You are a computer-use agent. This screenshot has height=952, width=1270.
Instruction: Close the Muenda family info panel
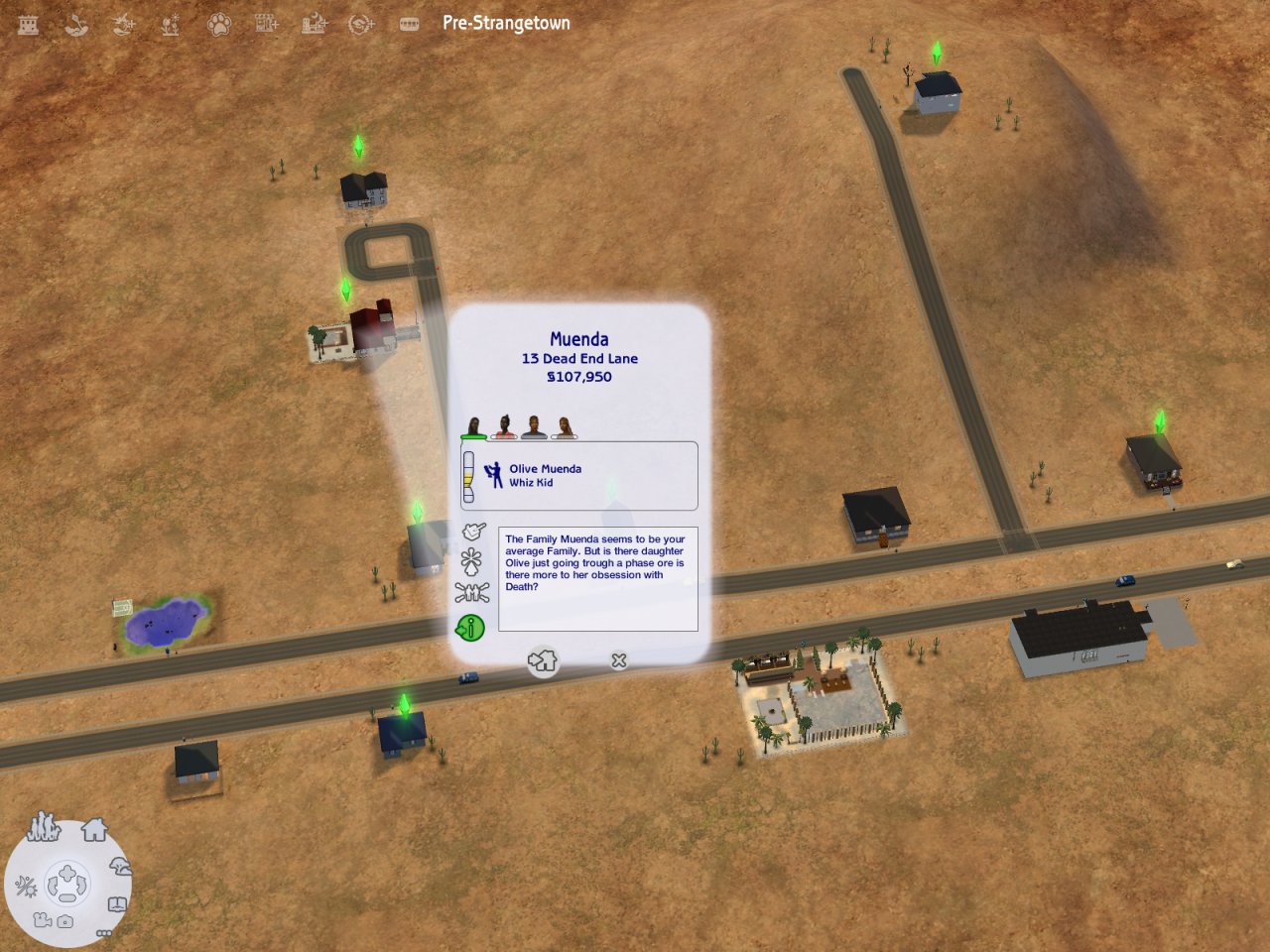coord(619,660)
